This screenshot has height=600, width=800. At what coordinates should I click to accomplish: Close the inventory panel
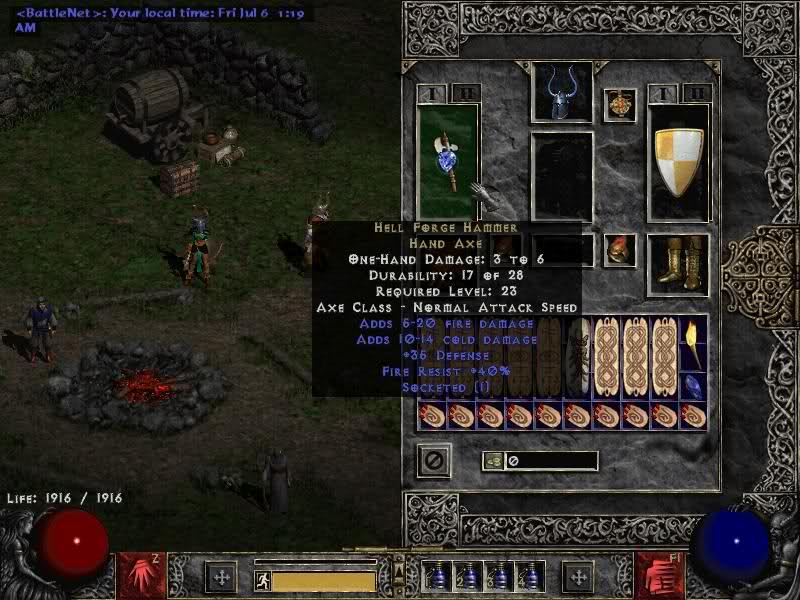click(433, 461)
